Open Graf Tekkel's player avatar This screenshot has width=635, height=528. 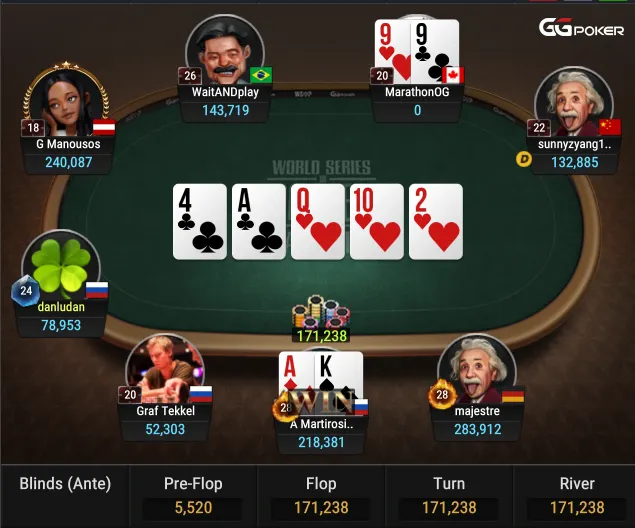165,370
